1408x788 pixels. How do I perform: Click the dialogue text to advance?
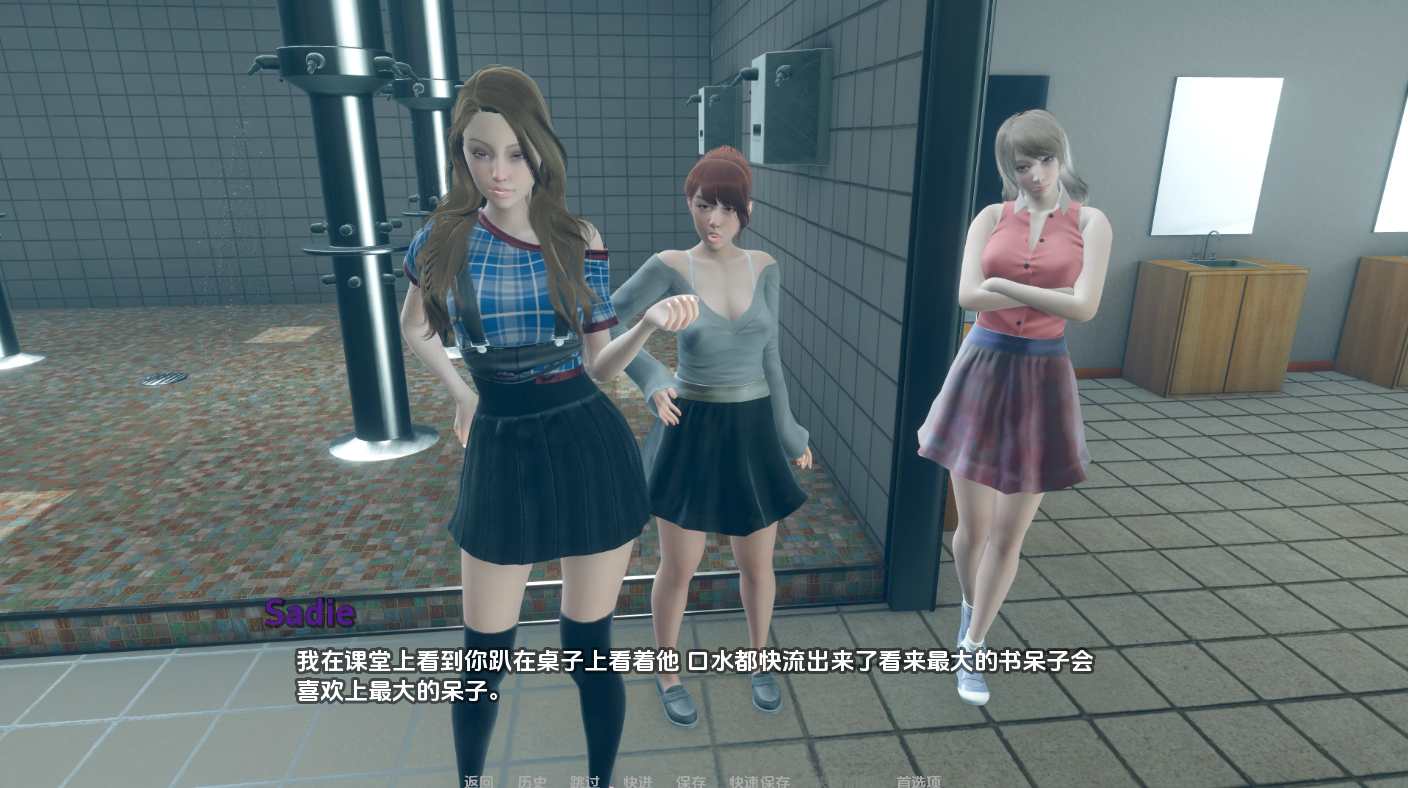[x=690, y=660]
